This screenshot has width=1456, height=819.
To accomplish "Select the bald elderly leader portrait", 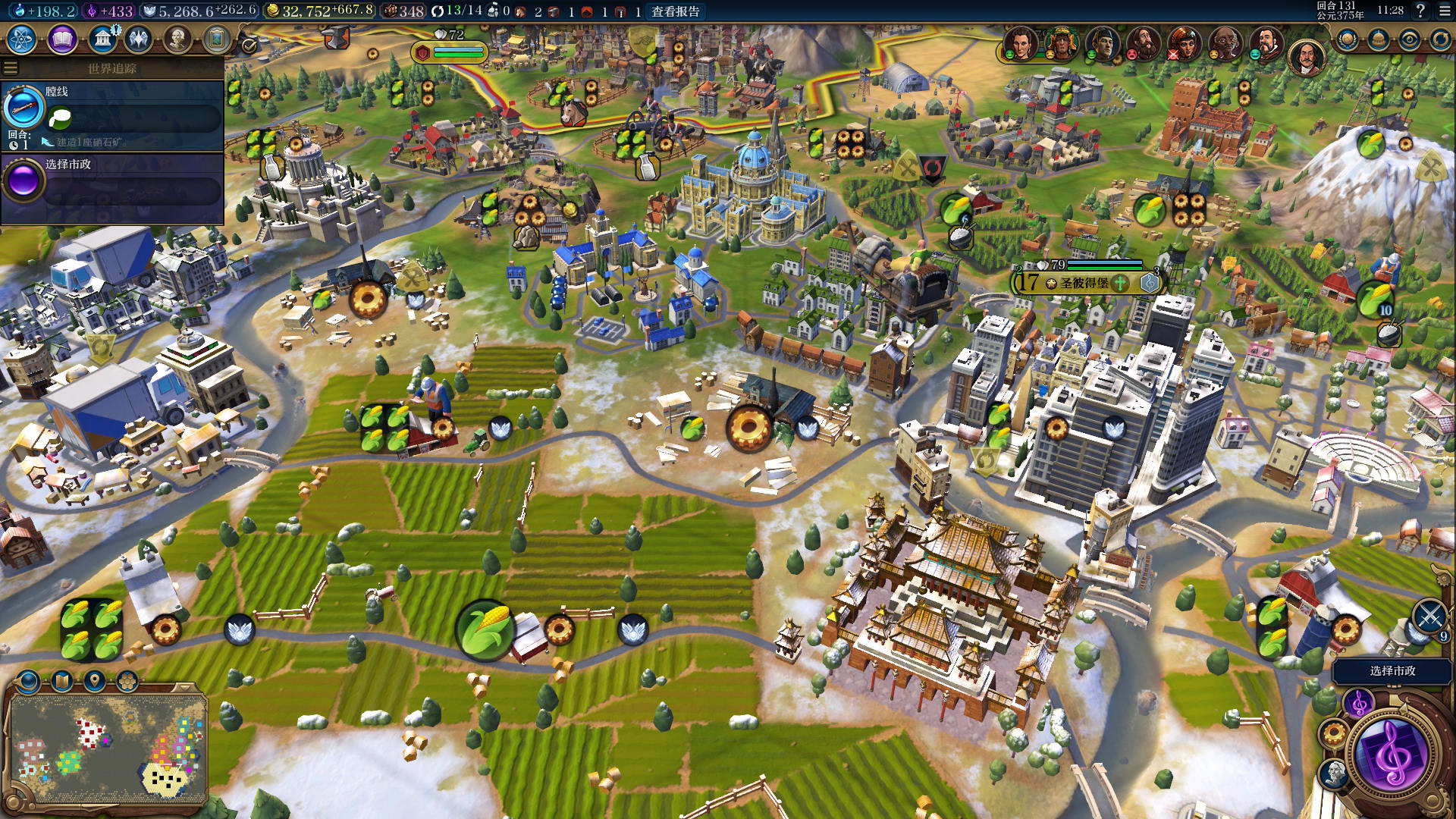I will pos(1225,43).
